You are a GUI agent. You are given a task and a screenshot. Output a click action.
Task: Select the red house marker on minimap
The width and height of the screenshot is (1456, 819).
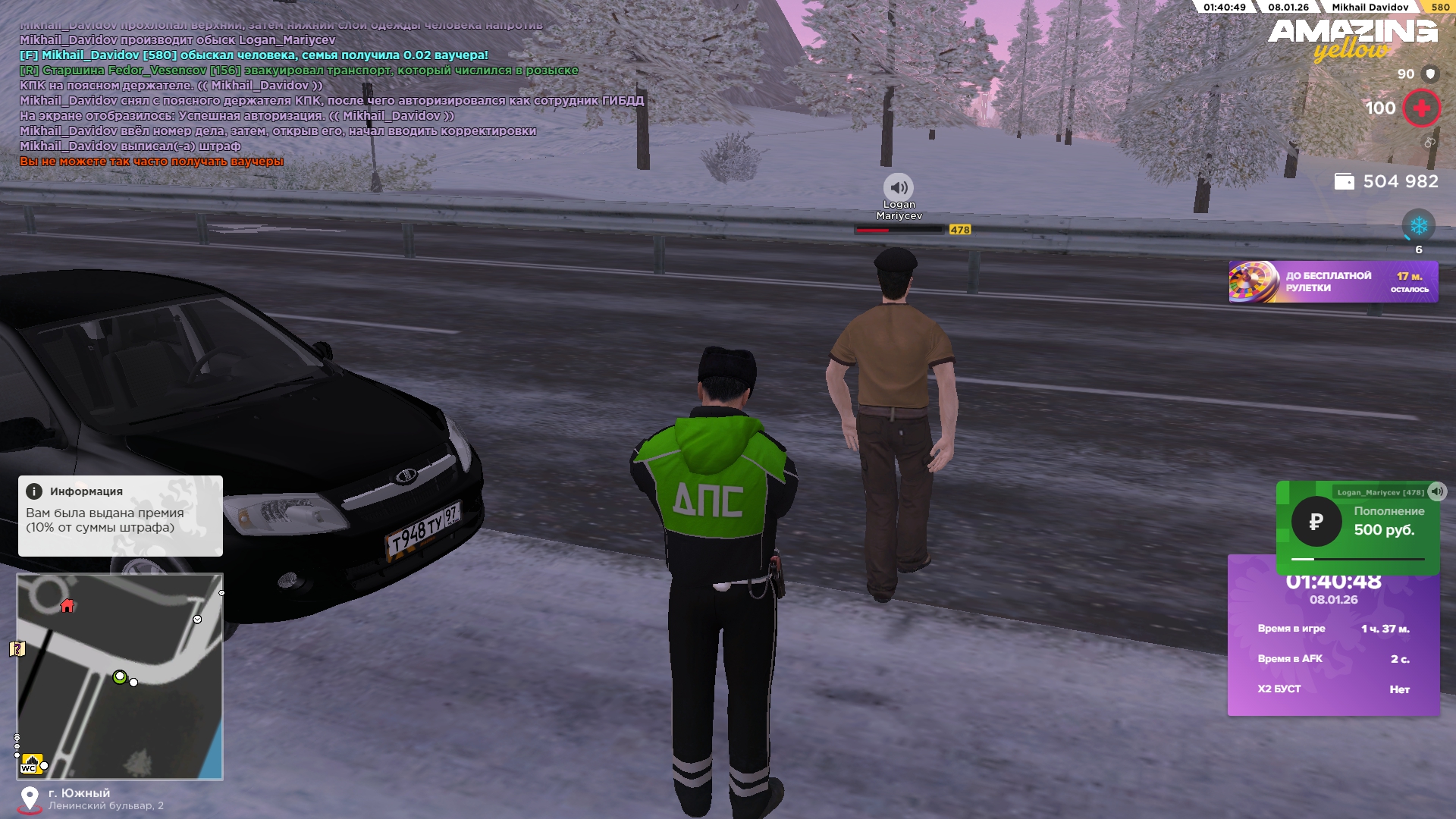[67, 605]
